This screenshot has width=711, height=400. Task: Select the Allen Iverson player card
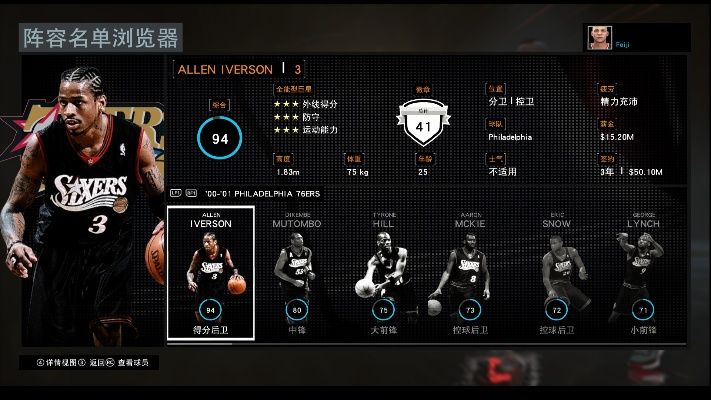click(210, 272)
